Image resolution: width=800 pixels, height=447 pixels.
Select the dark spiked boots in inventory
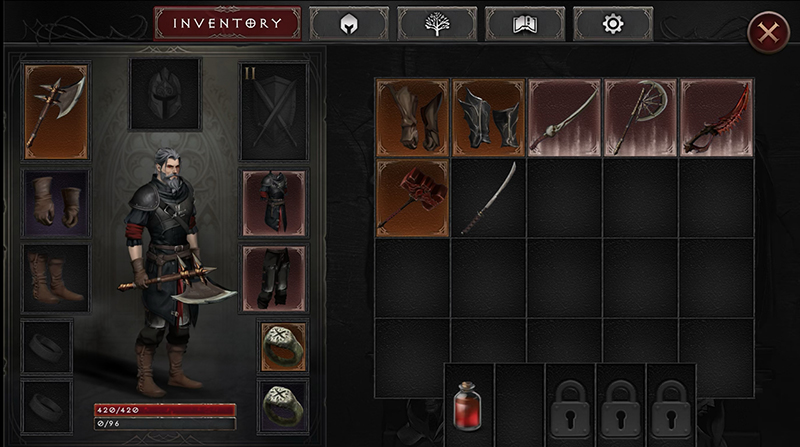point(489,118)
